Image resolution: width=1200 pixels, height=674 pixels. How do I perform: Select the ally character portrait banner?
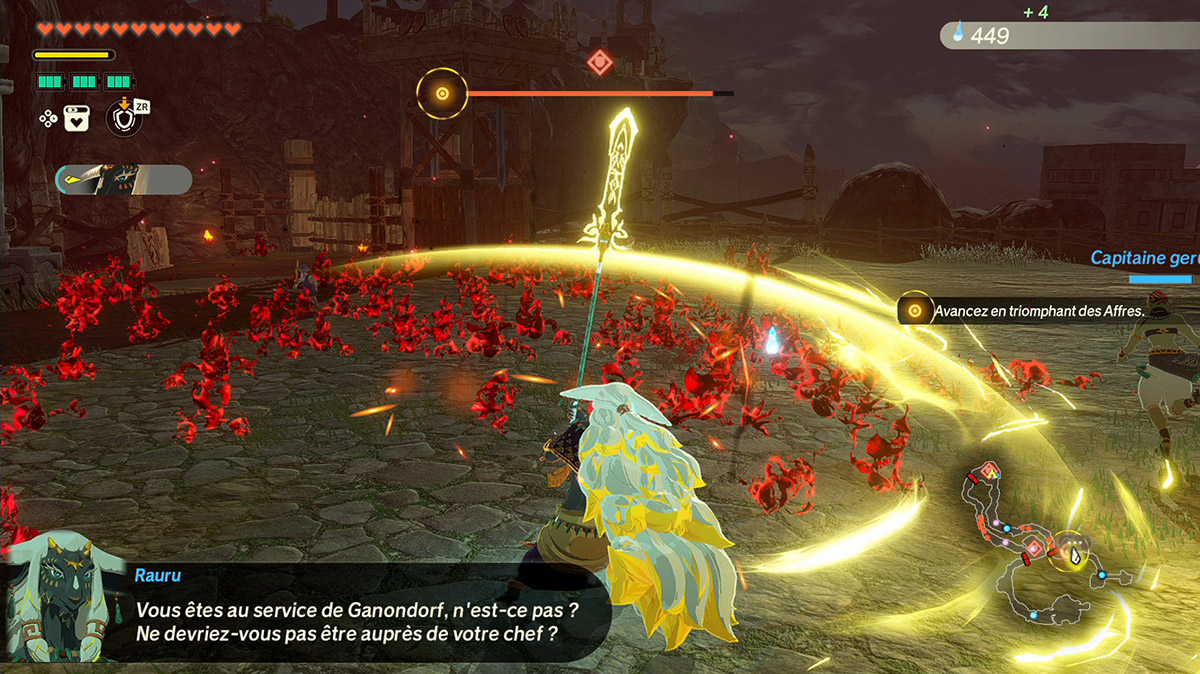[x=124, y=180]
